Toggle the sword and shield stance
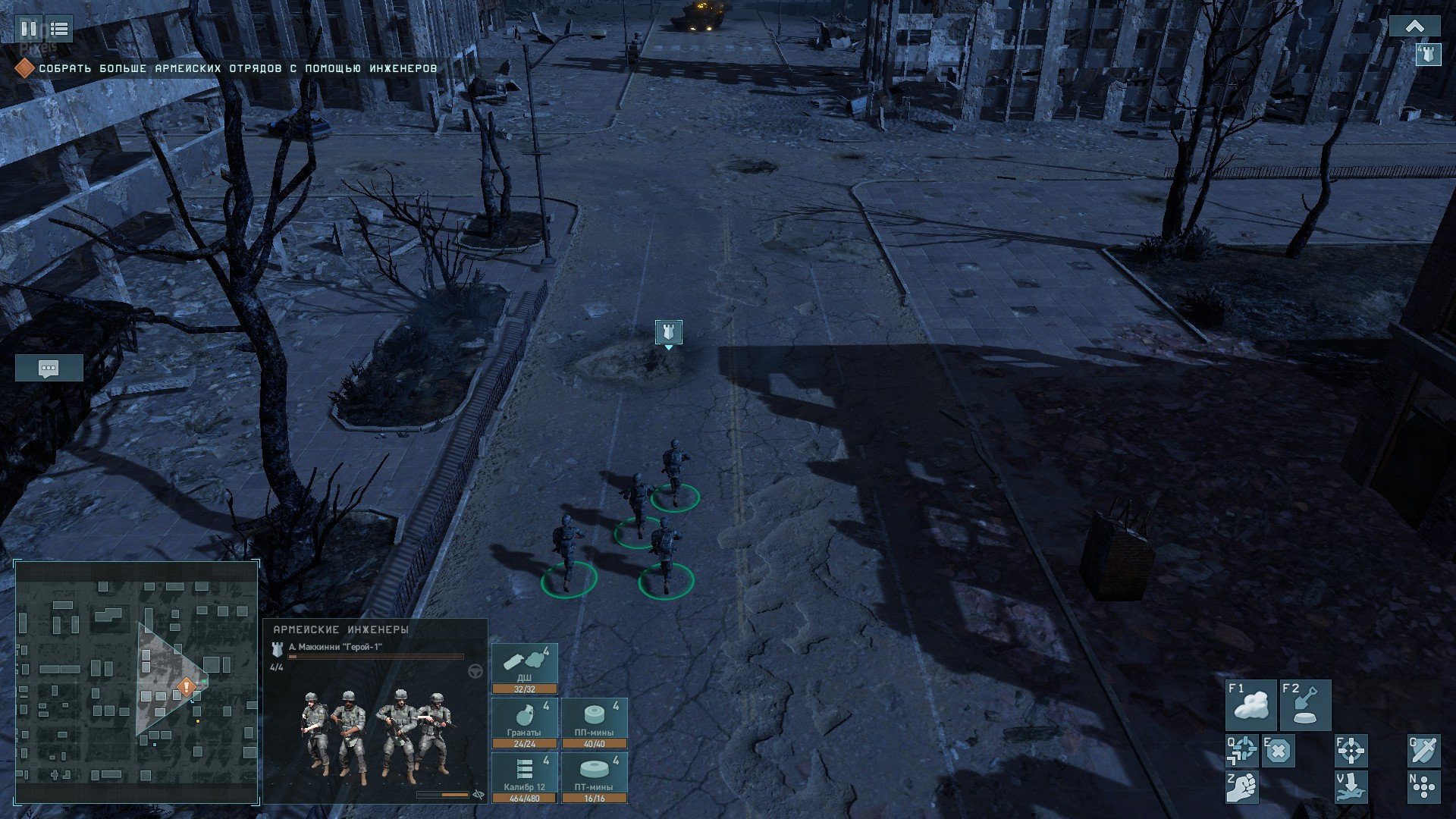Screen dimensions: 1456x819 pos(1423,751)
